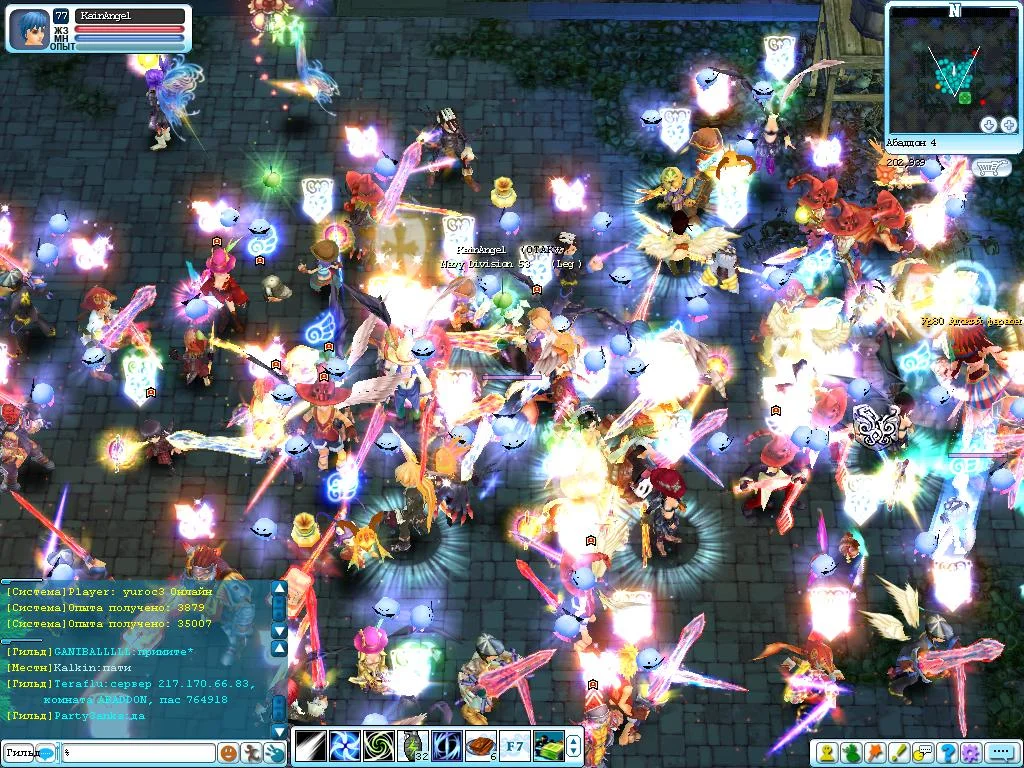Viewport: 1024px width, 768px height.
Task: Use the red book item slot
Action: click(x=481, y=746)
